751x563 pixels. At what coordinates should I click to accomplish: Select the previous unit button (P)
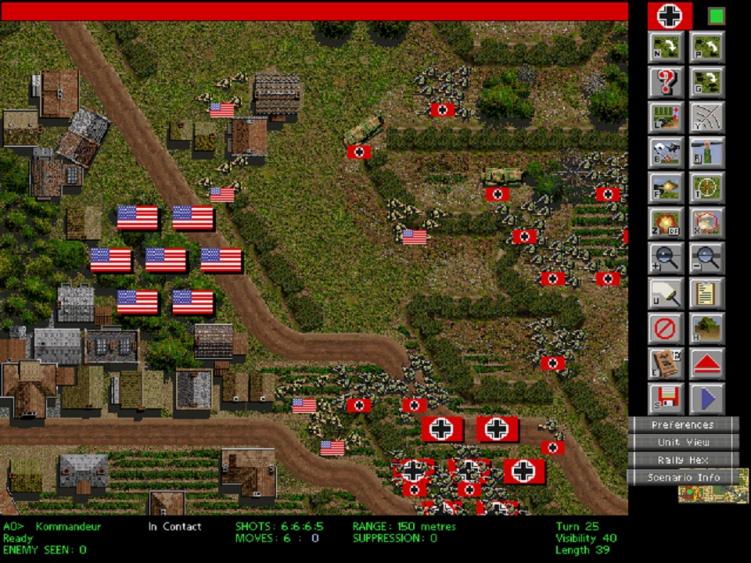707,47
